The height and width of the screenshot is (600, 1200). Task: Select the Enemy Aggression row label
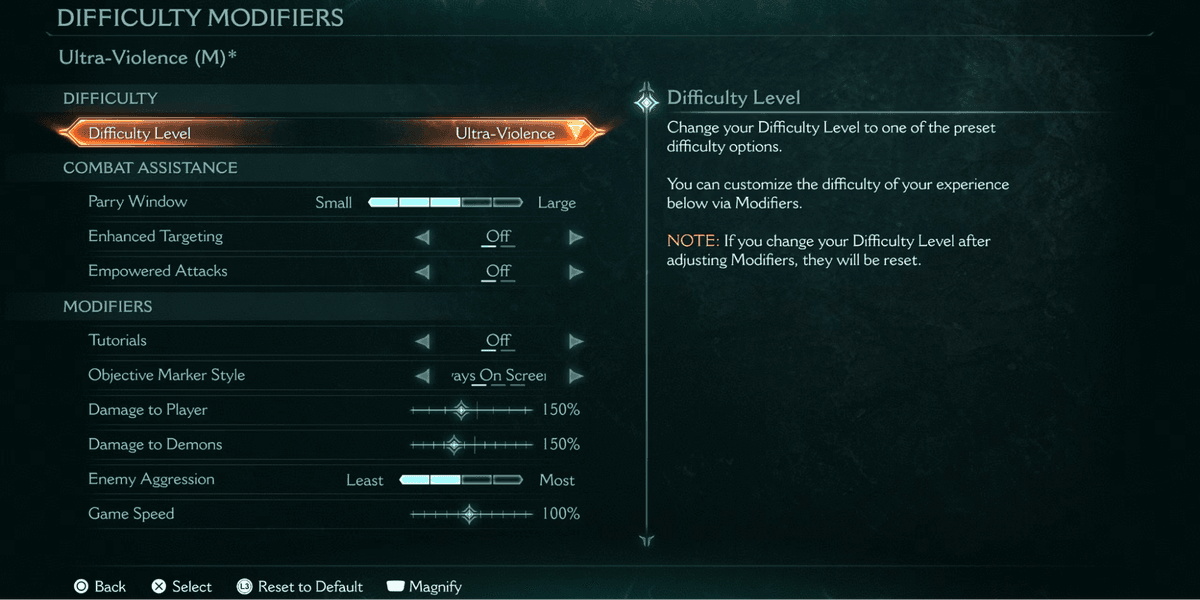point(151,480)
